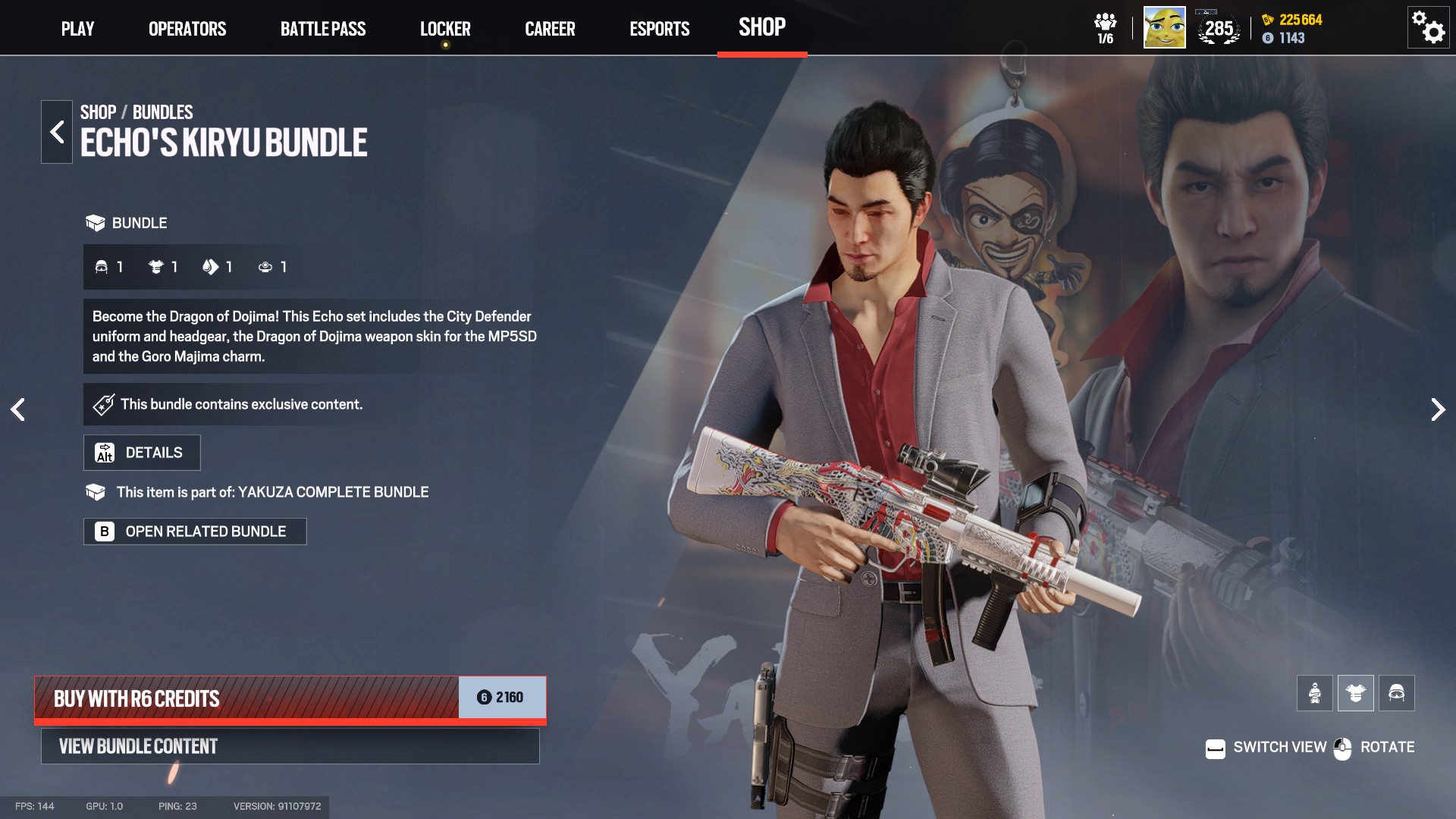Viewport: 1456px width, 819px height.
Task: Open bundle Details
Action: pyautogui.click(x=142, y=453)
